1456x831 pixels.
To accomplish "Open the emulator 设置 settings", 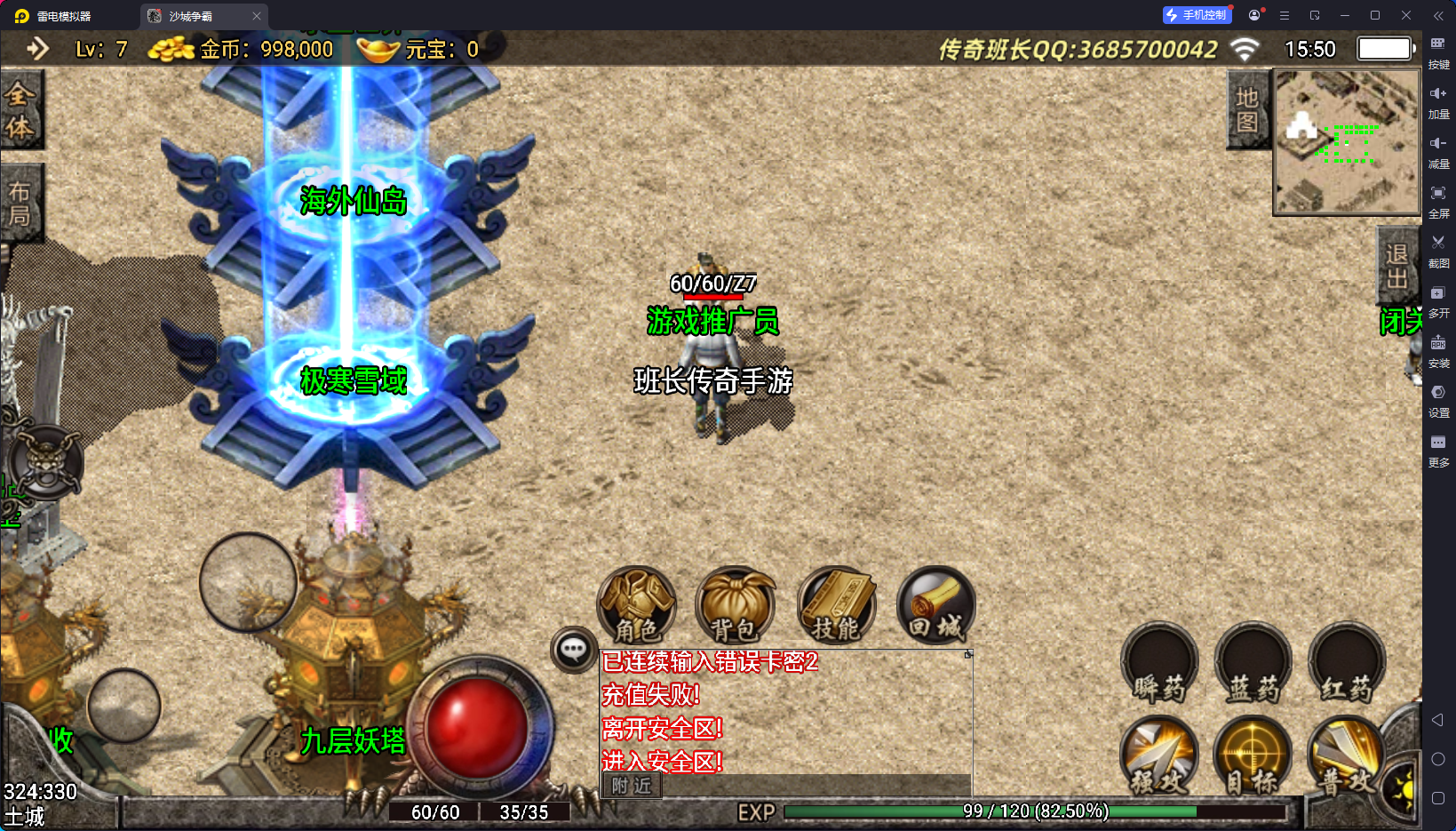I will tap(1438, 400).
